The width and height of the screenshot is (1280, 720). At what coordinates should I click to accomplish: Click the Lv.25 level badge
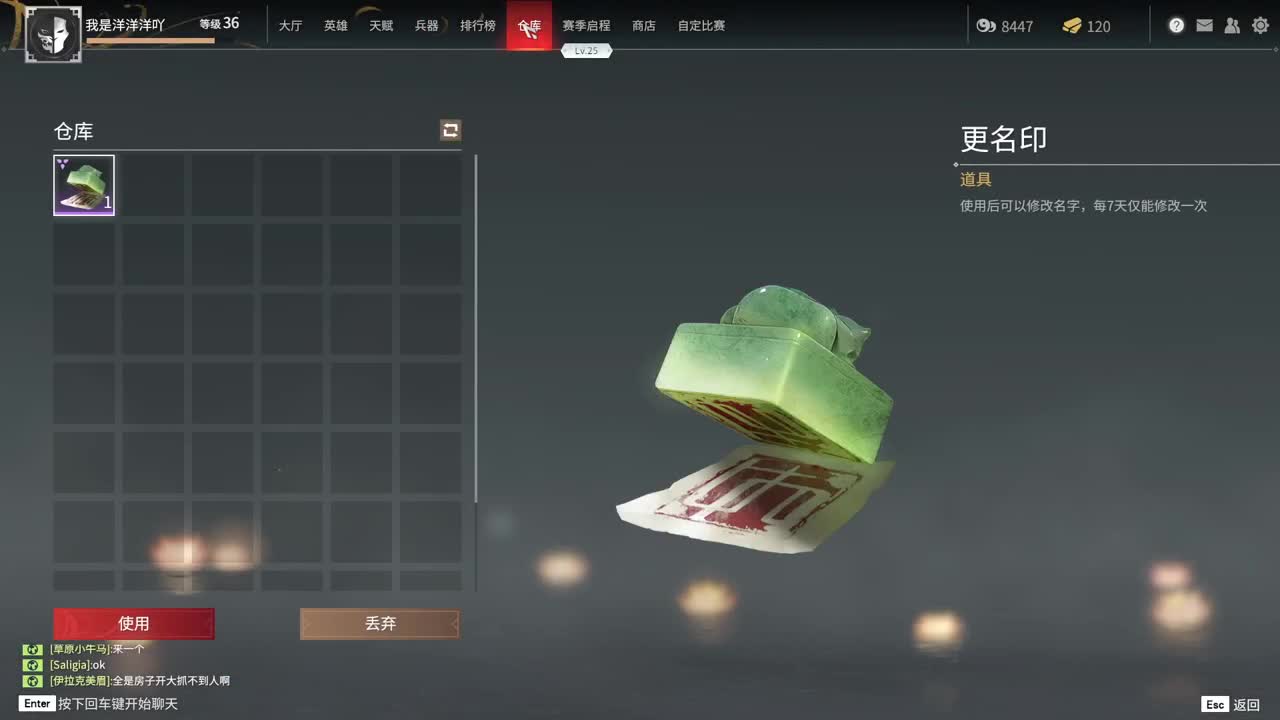587,50
